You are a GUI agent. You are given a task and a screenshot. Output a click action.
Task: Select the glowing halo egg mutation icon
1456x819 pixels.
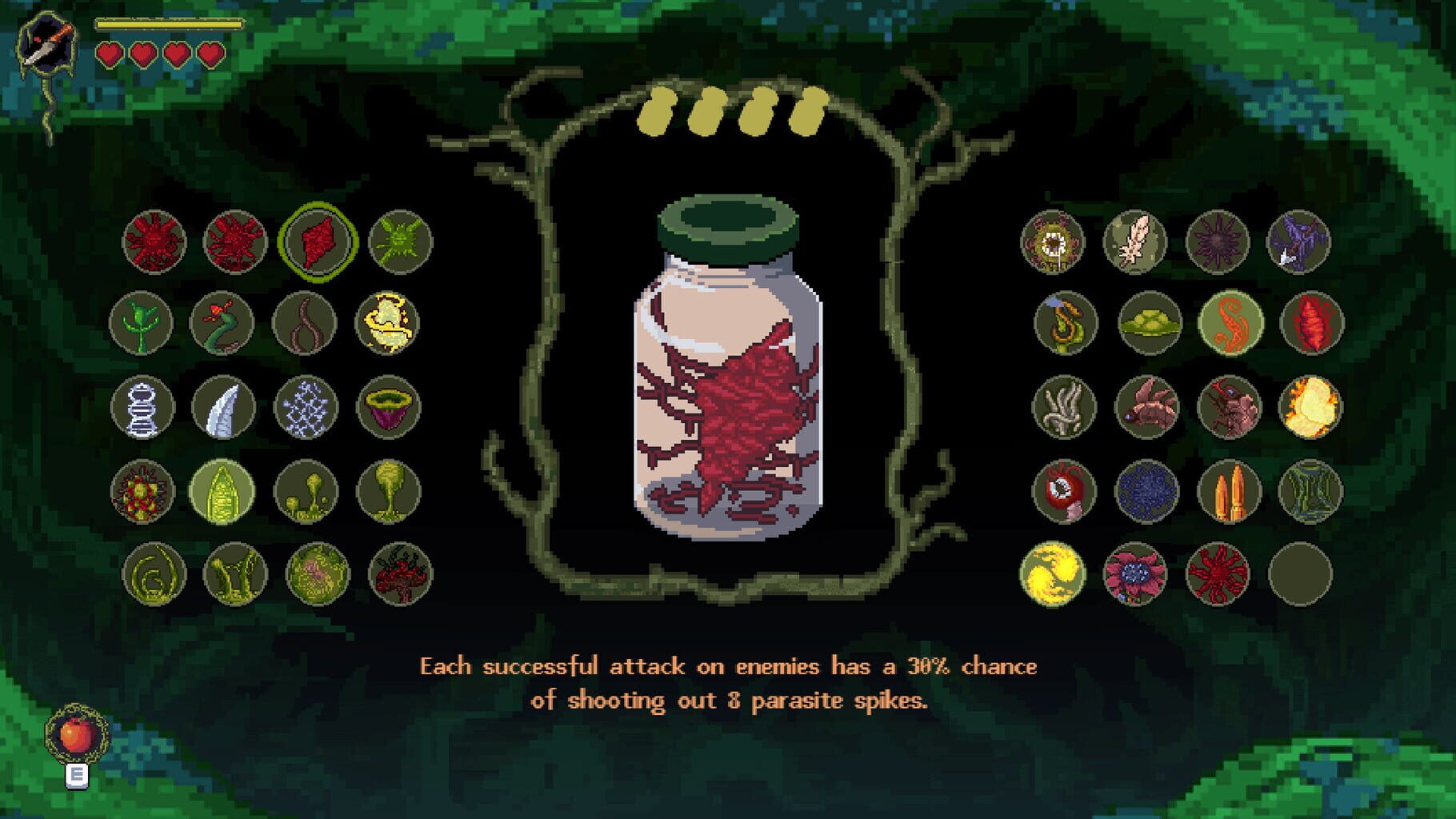pyautogui.click(x=390, y=322)
